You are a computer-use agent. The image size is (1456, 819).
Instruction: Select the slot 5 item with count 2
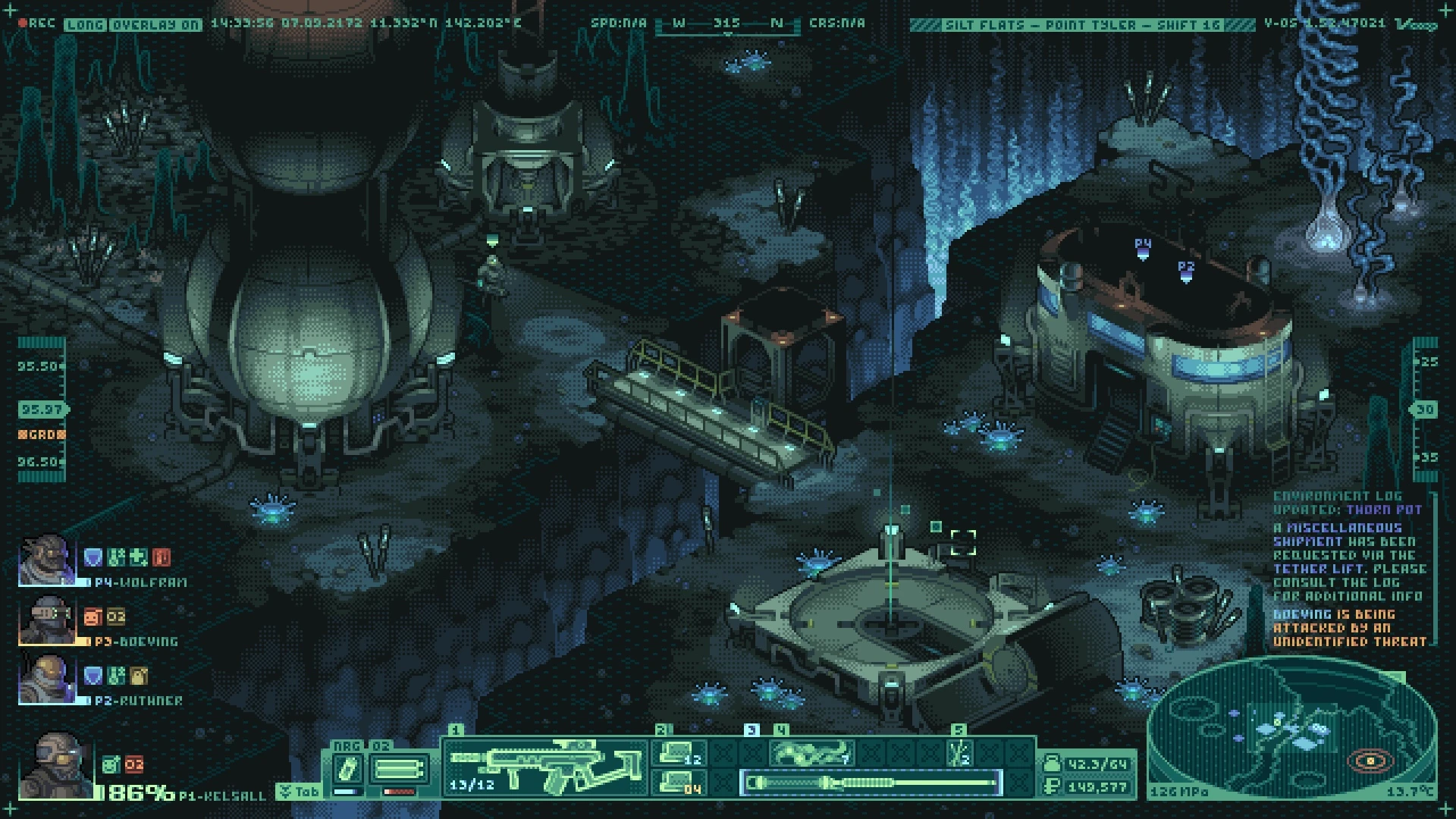tap(959, 753)
